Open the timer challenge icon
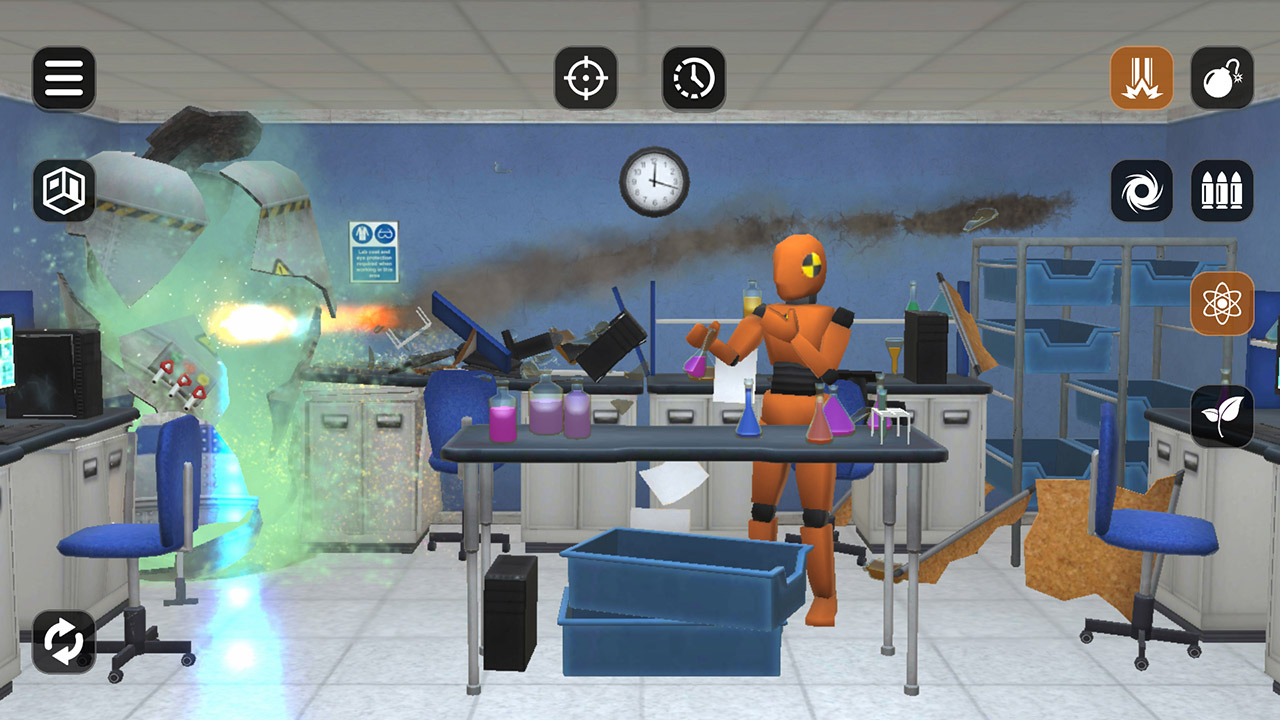 tap(694, 76)
